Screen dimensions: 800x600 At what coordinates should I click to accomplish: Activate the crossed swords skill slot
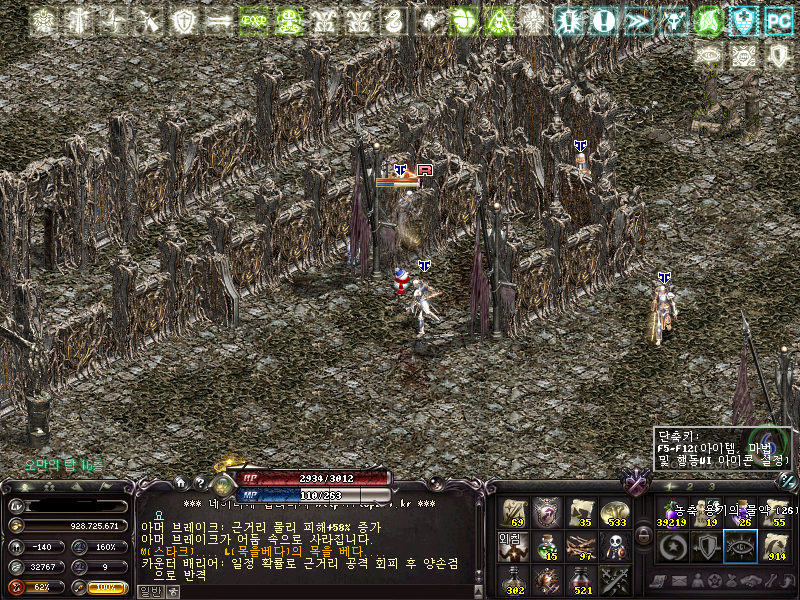click(x=613, y=580)
